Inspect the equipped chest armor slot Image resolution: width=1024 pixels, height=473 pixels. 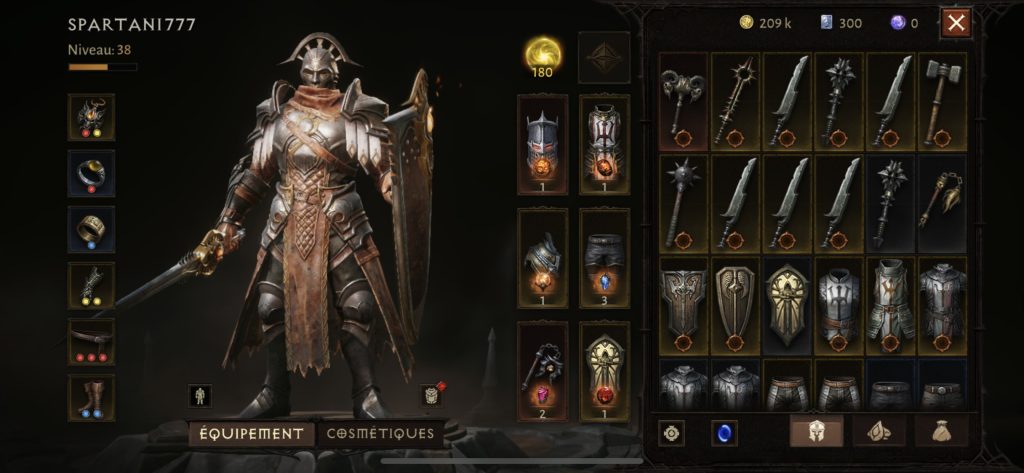604,144
